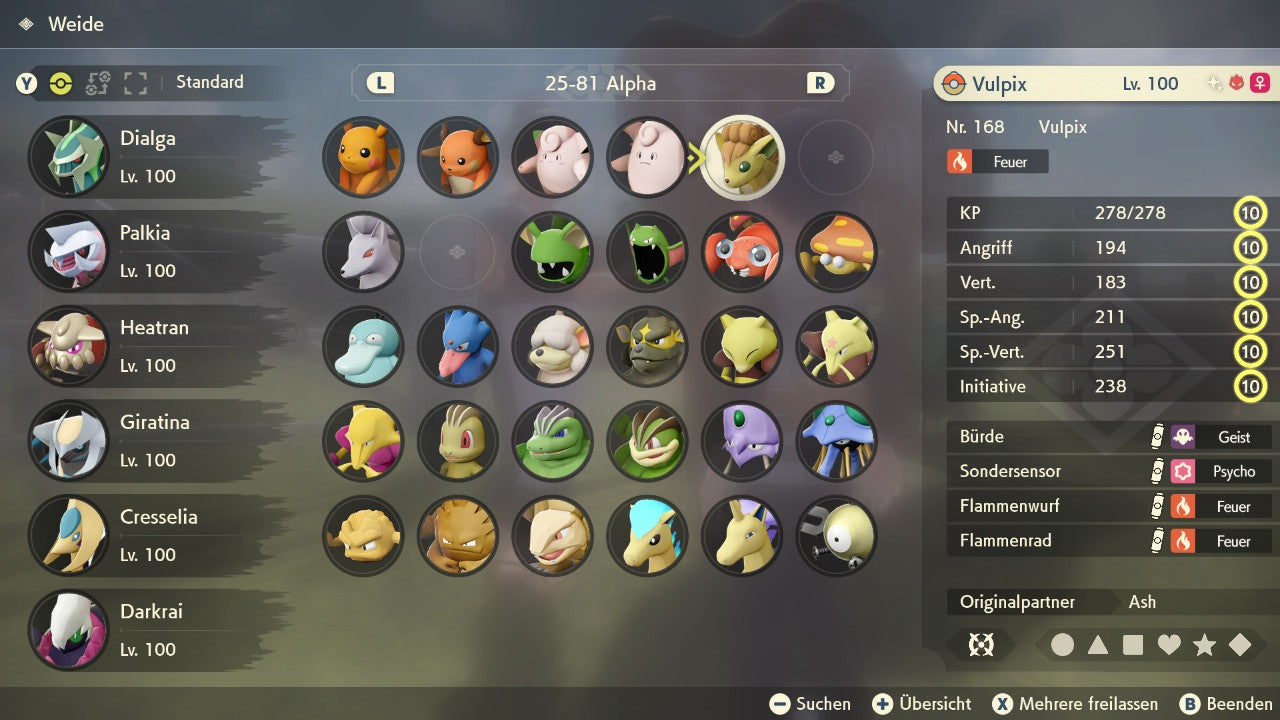Open previous pasture with the L button
Viewport: 1280px width, 720px height.
379,83
